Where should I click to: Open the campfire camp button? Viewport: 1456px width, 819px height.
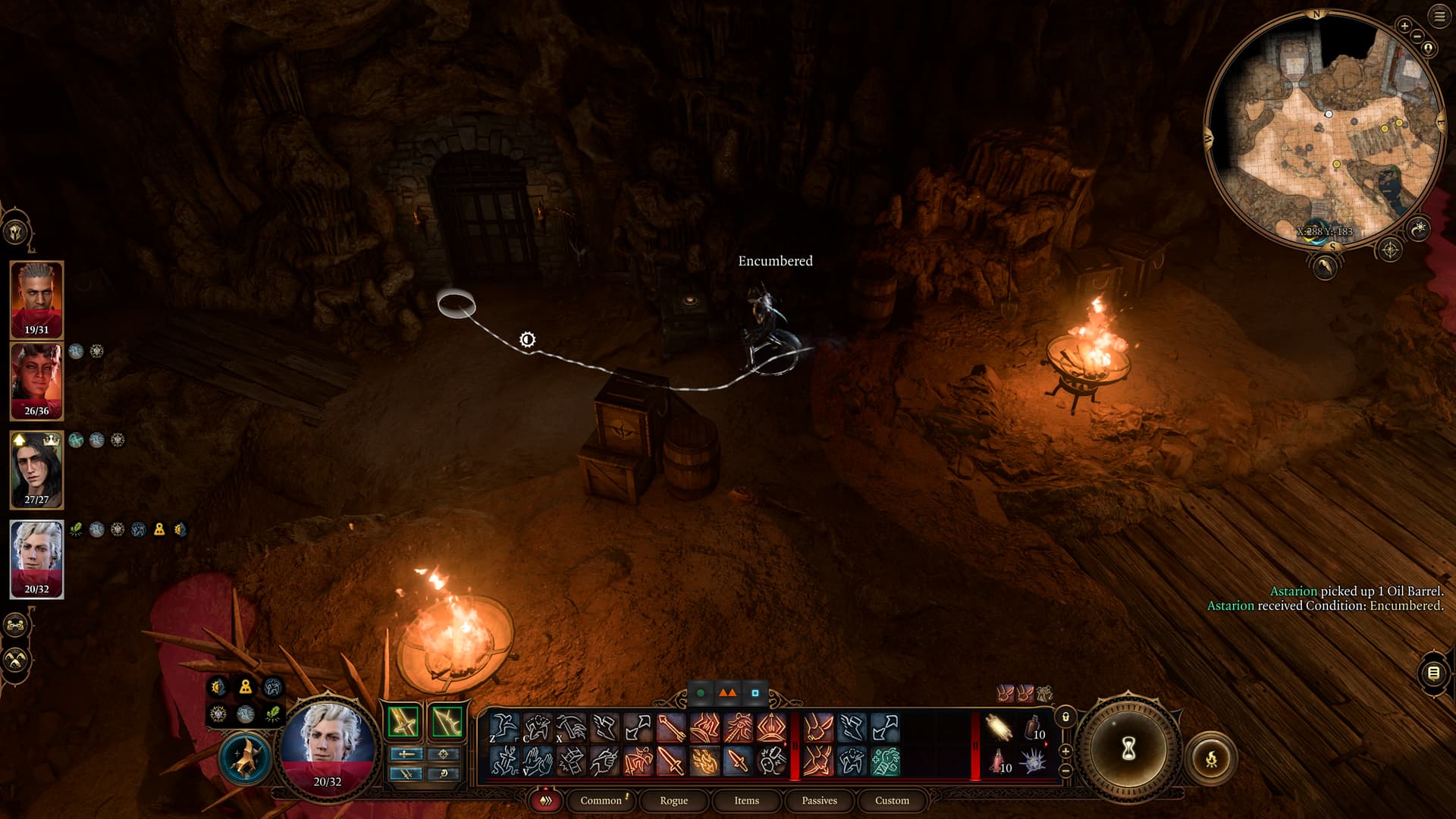(1211, 758)
